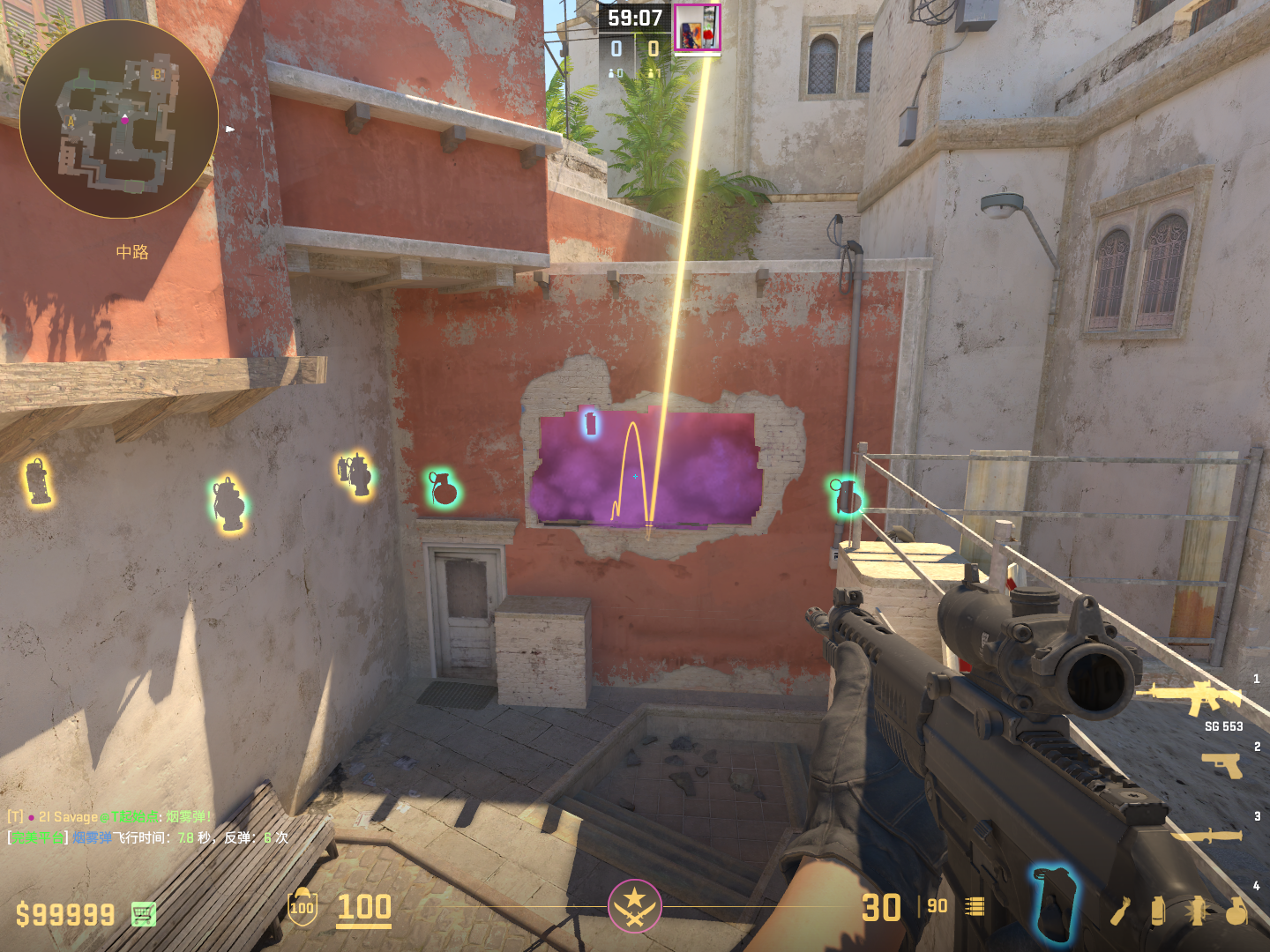Choose the HE grenade icon in the grenade row

[1236, 911]
